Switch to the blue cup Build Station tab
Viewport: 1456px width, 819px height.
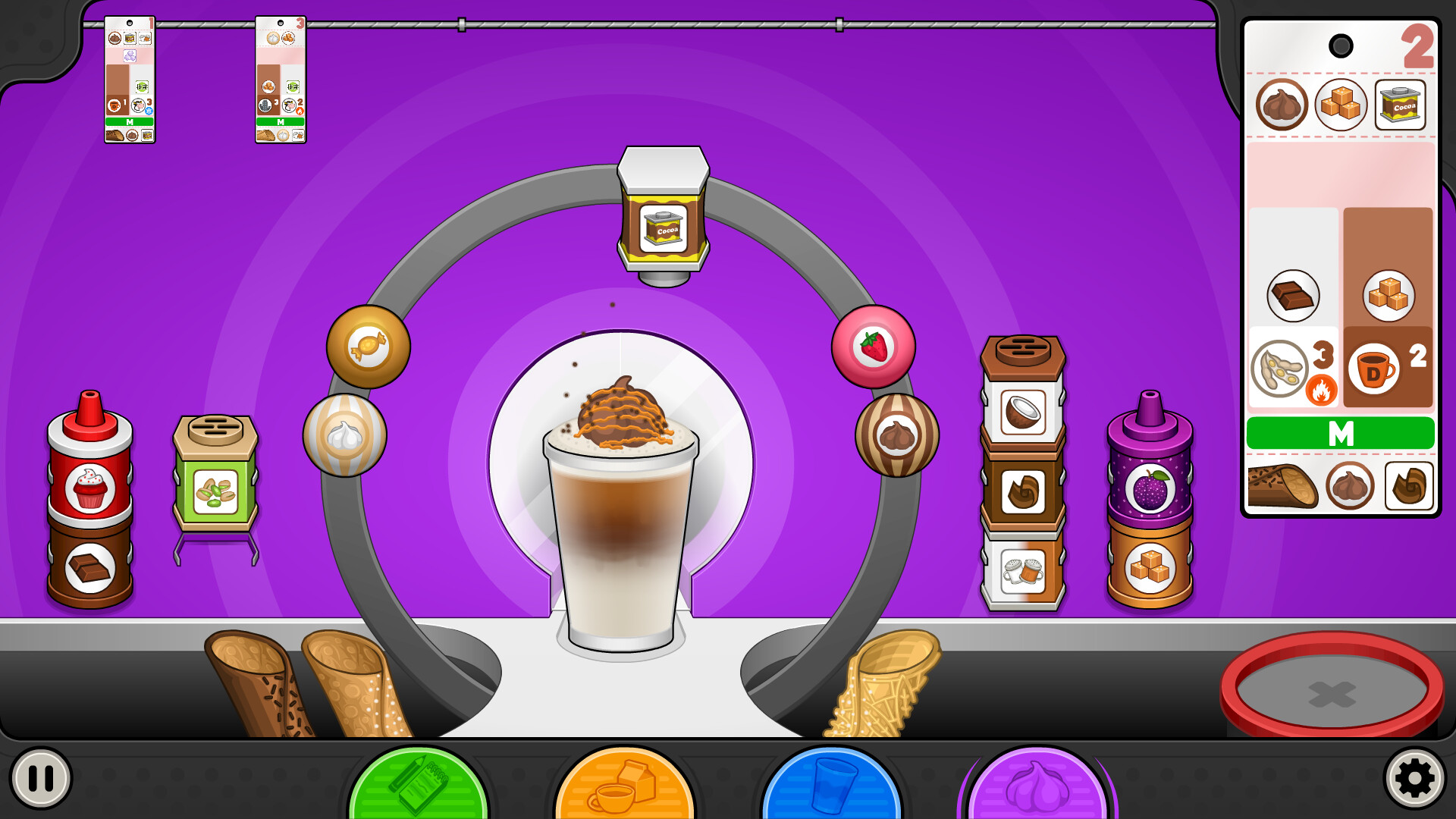[x=831, y=785]
